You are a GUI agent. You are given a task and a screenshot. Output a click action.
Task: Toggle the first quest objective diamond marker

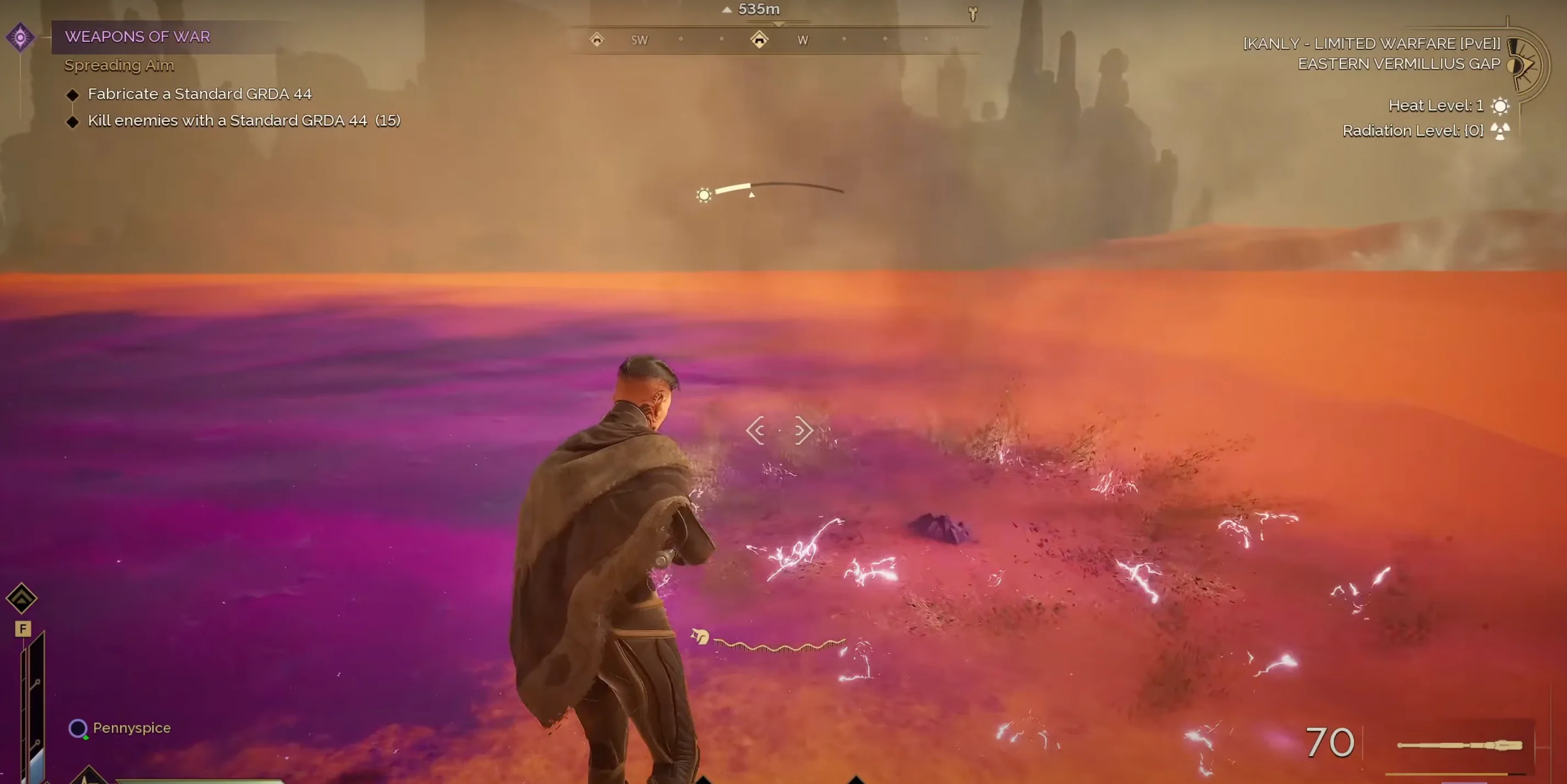pos(73,94)
